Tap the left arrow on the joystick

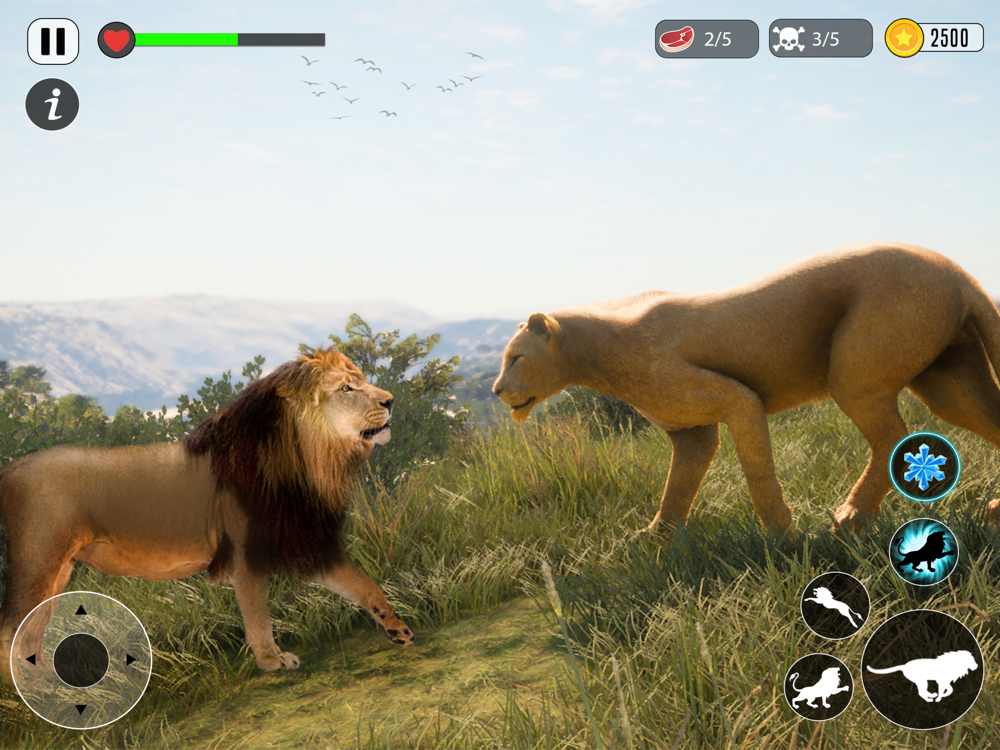click(x=30, y=660)
